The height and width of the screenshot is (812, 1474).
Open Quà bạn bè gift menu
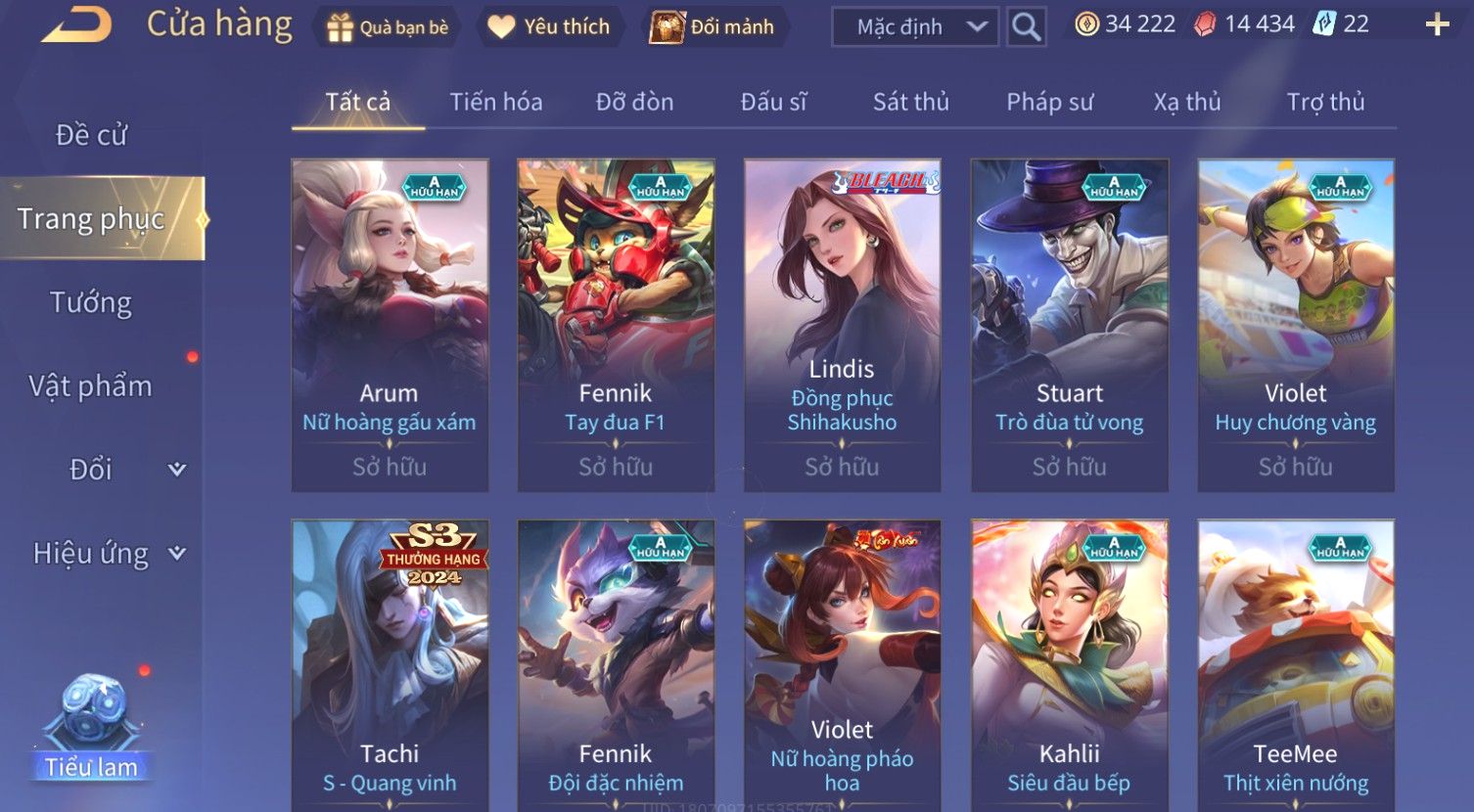click(388, 26)
